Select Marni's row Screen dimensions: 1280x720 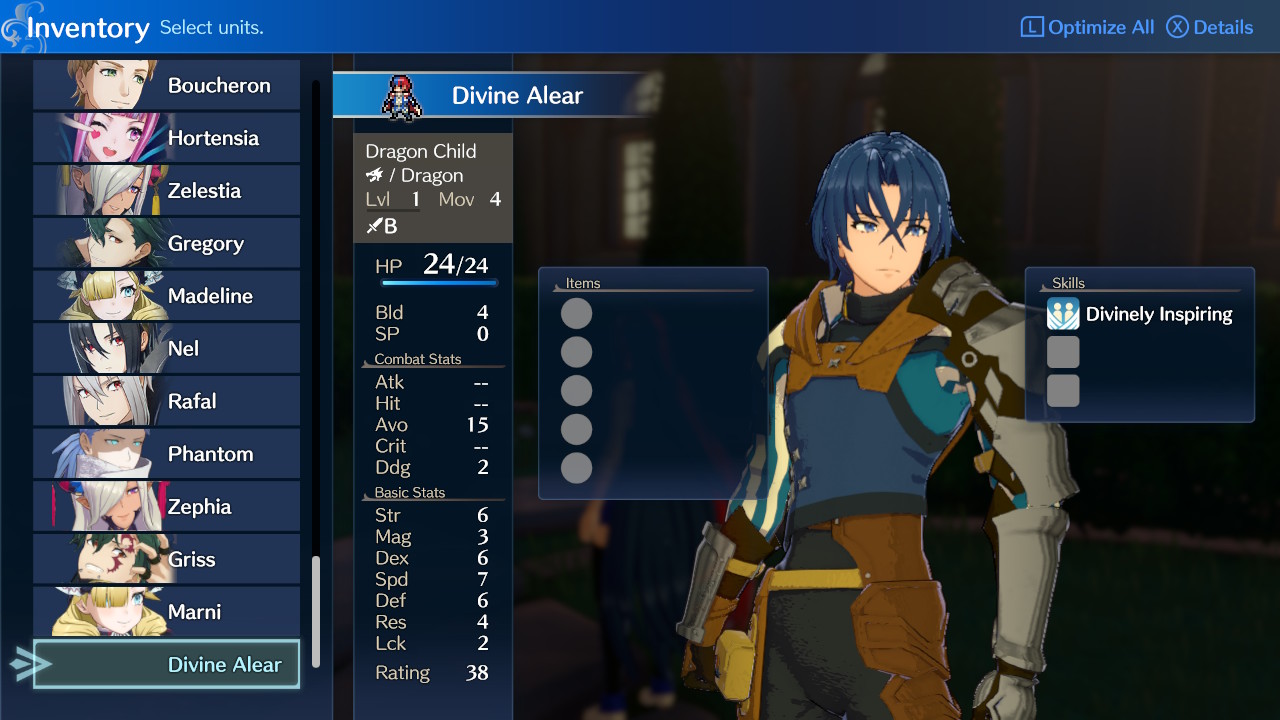click(166, 612)
